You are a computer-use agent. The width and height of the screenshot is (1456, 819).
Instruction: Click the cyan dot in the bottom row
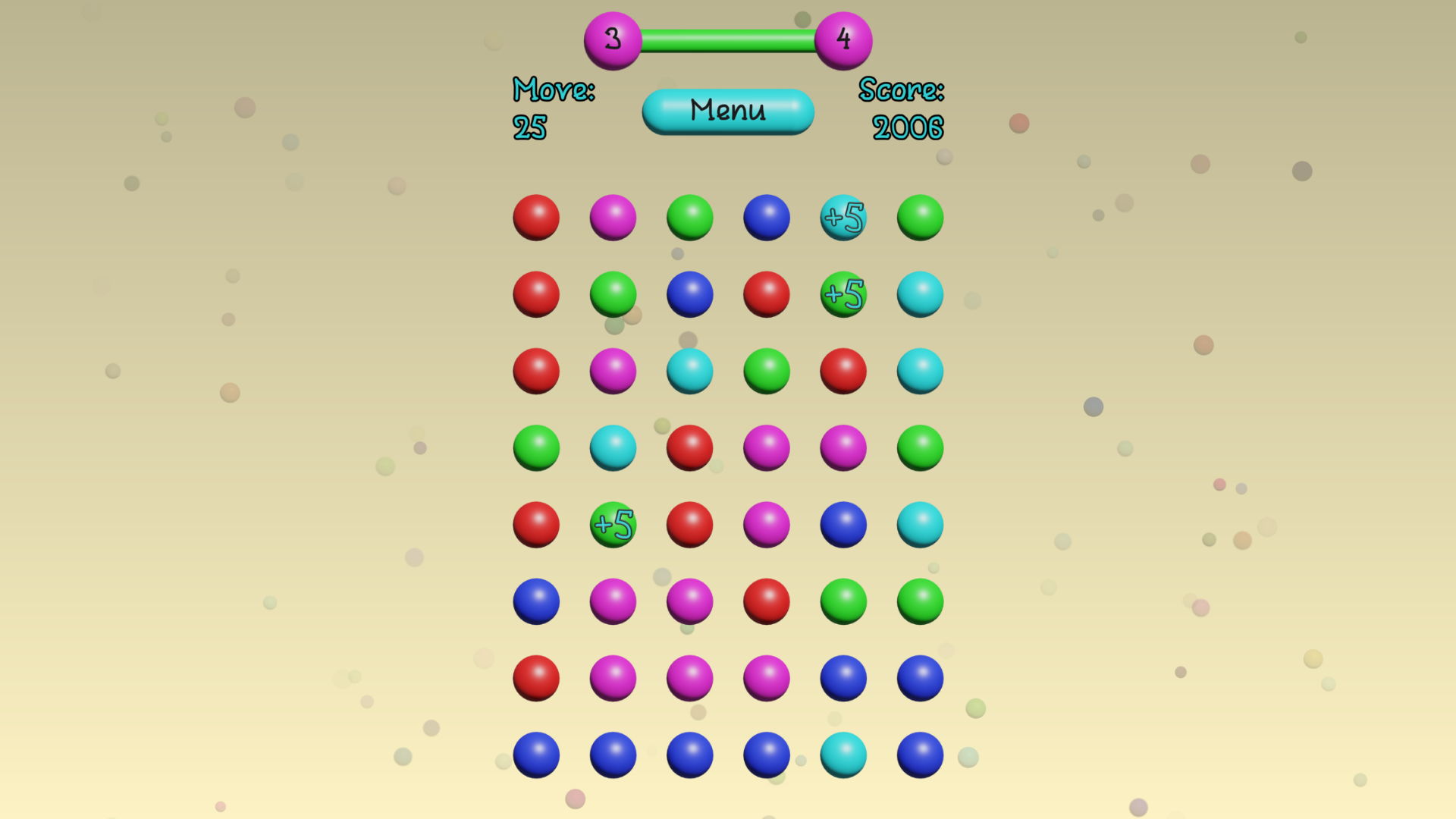843,755
